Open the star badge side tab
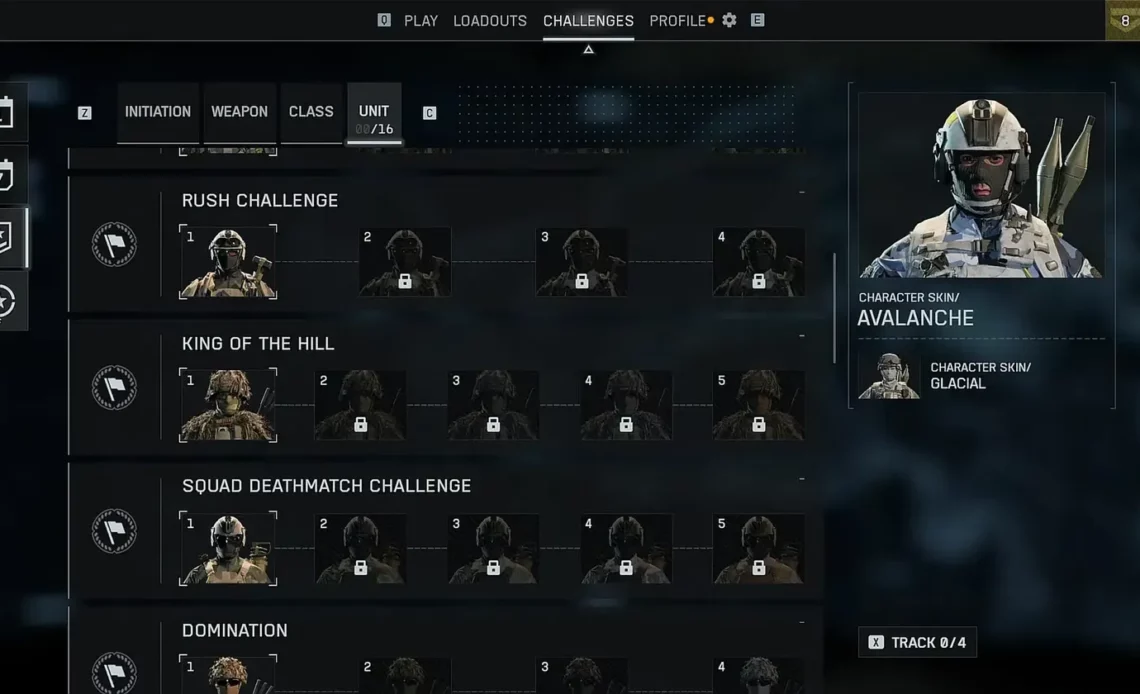 click(x=8, y=301)
